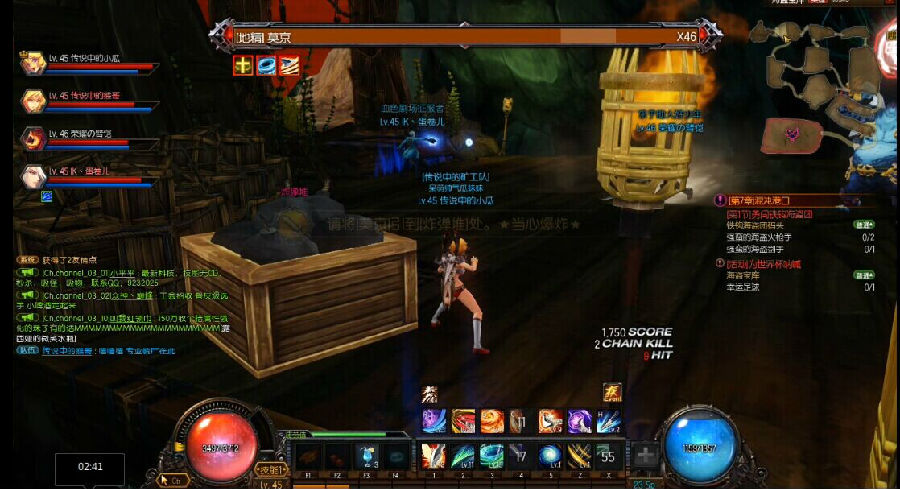
Task: Click the skill slot showing cooldown 55
Action: 607,456
